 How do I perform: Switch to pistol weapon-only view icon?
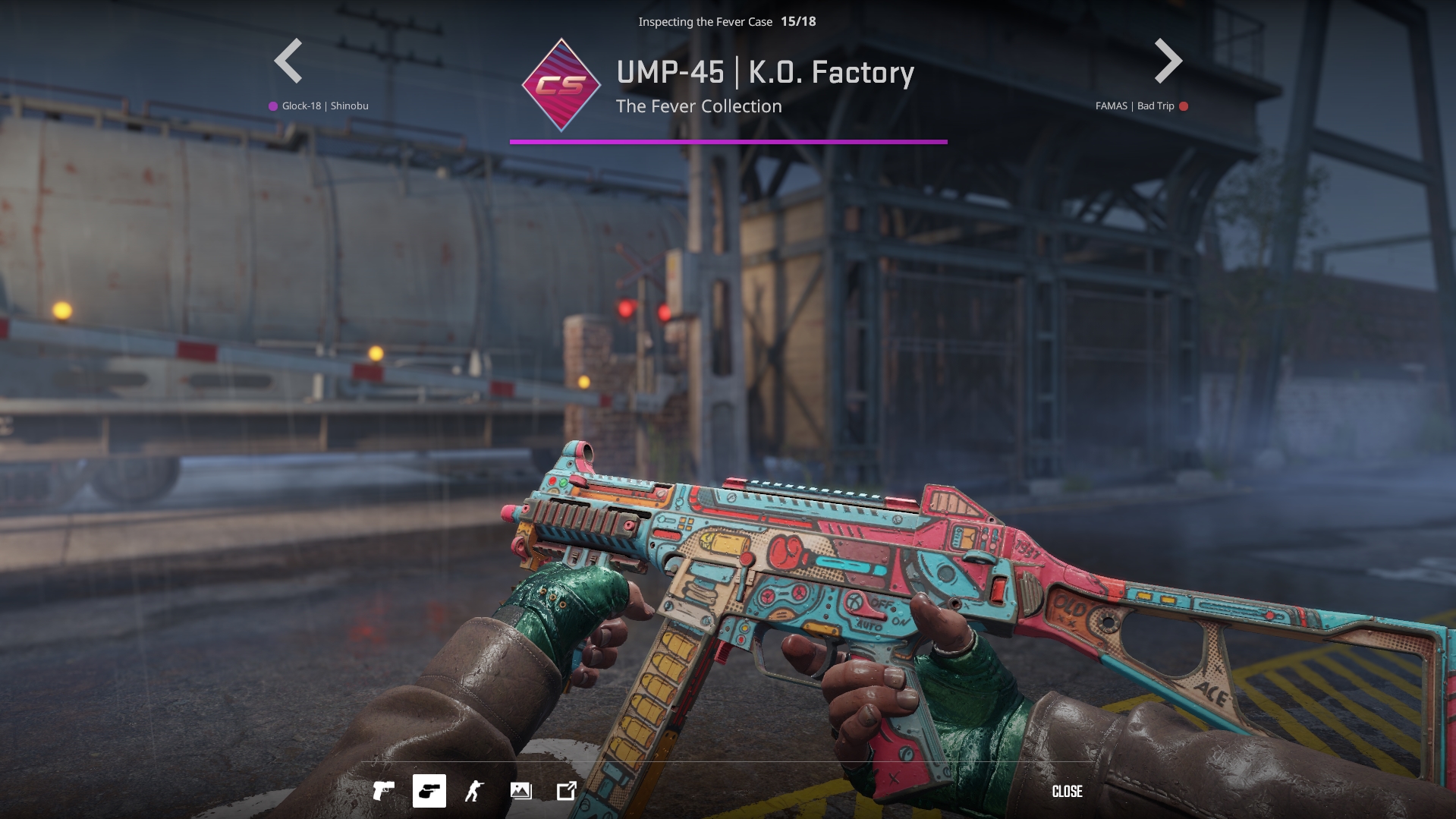pyautogui.click(x=384, y=791)
